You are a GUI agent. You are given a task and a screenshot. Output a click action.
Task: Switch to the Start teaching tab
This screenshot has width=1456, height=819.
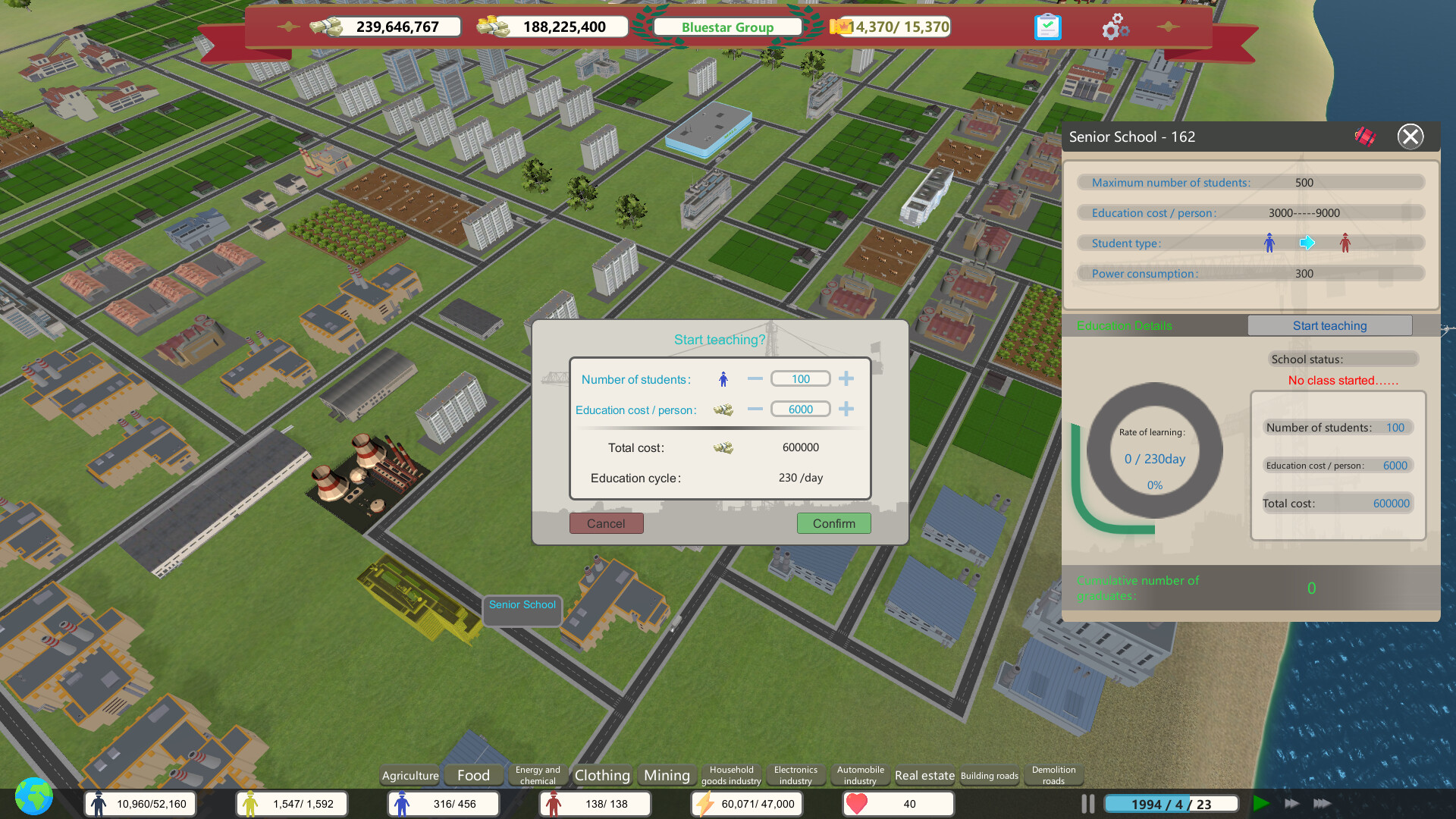(x=1329, y=325)
